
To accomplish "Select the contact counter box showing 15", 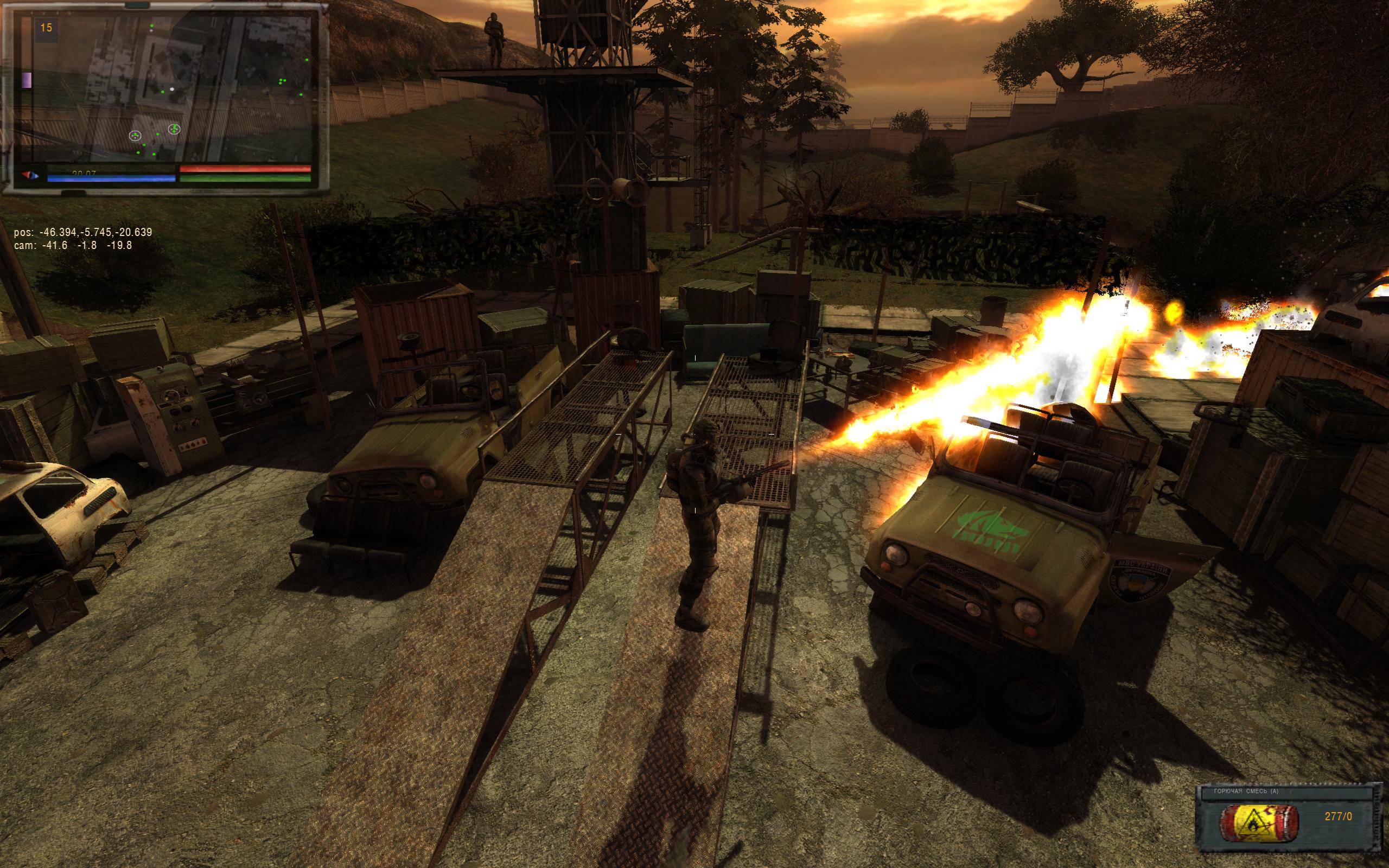I will pos(46,28).
